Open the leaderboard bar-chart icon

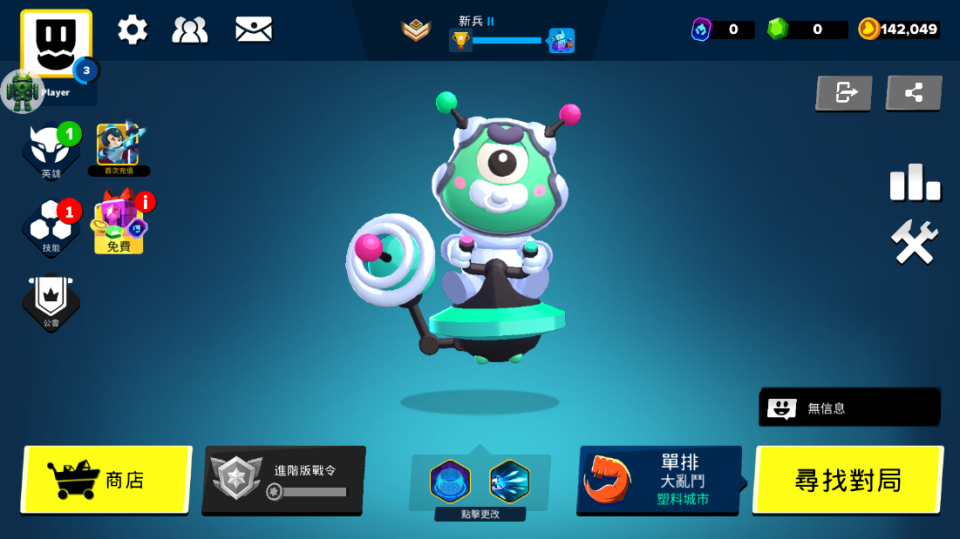point(914,183)
